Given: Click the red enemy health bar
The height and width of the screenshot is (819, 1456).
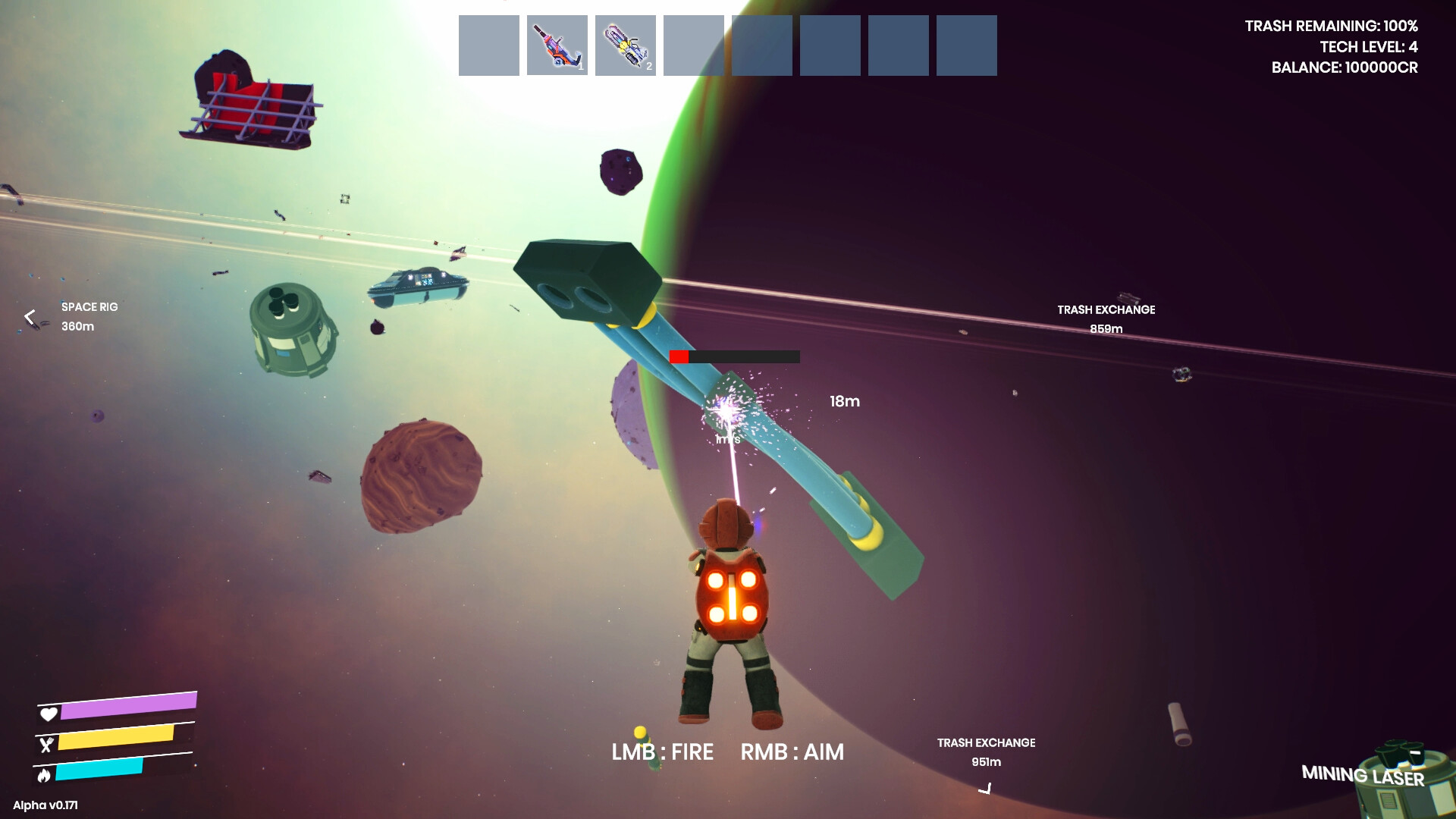Looking at the screenshot, I should 681,355.
